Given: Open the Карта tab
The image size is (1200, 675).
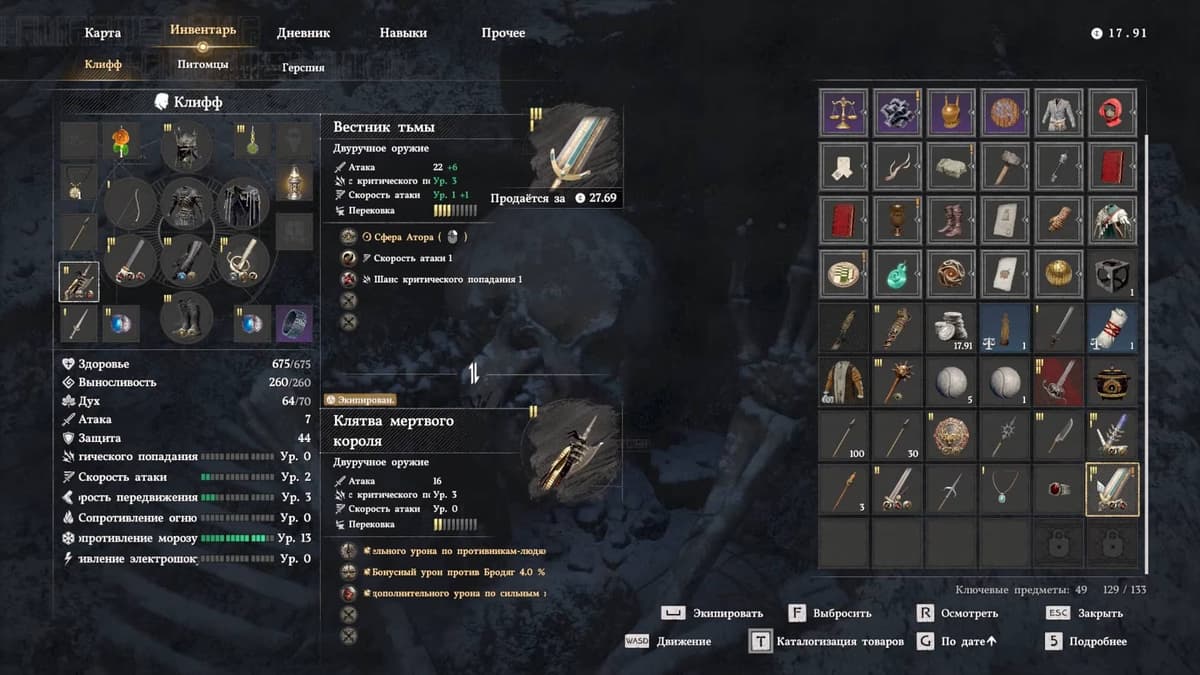Looking at the screenshot, I should click(103, 33).
